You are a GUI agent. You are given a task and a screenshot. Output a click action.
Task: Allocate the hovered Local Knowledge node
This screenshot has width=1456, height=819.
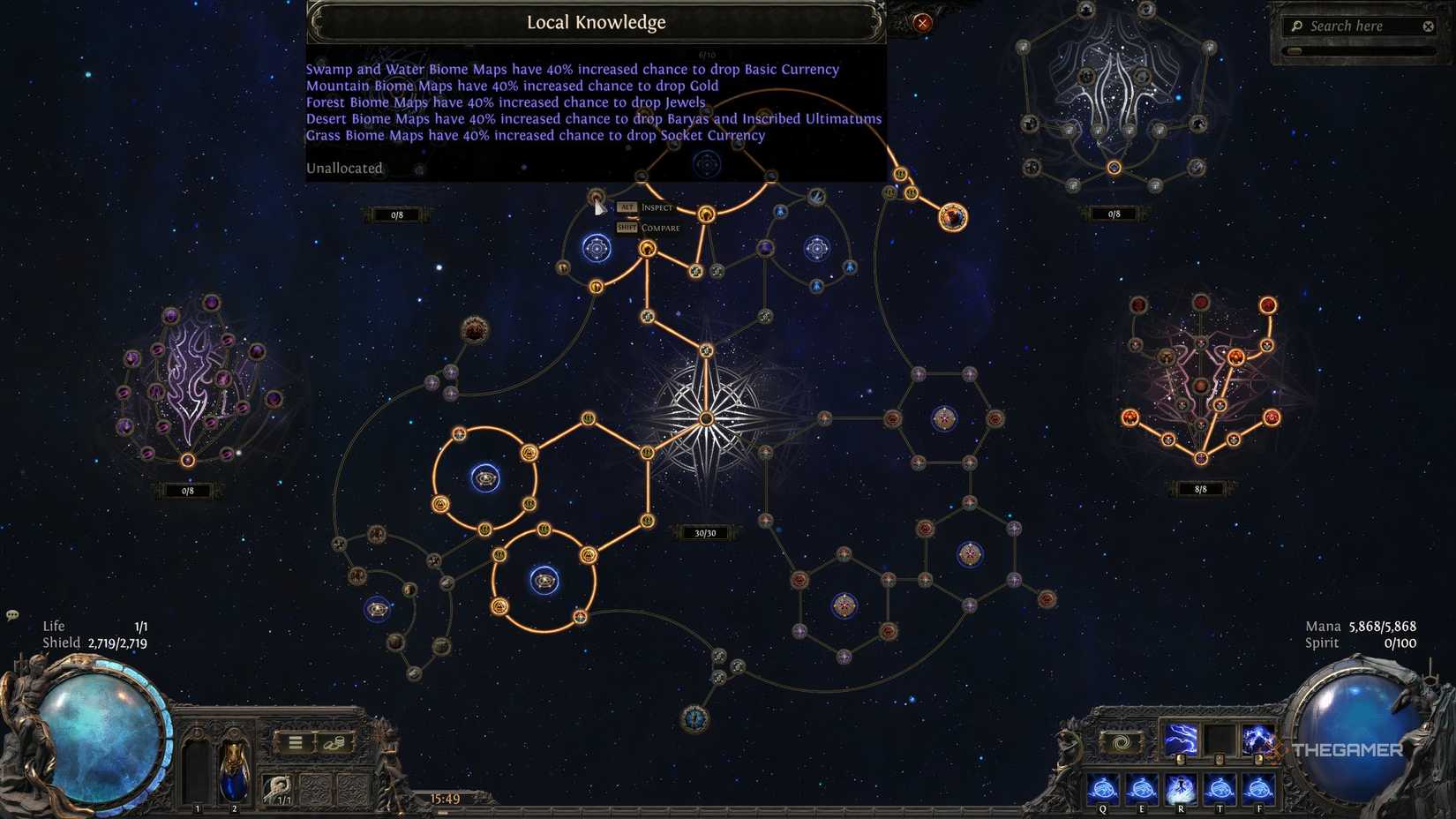point(597,197)
